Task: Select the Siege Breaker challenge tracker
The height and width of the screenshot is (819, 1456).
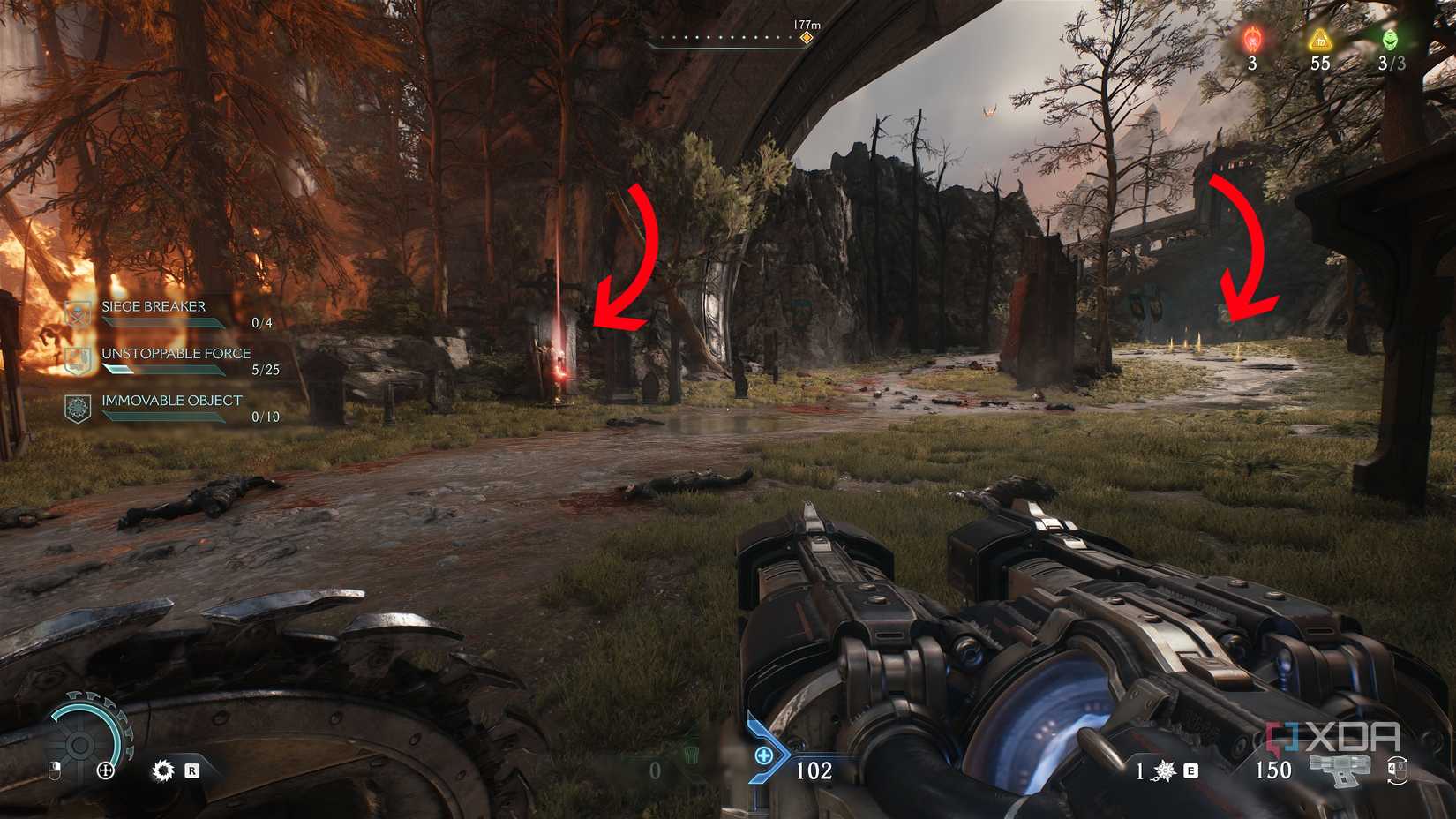Action: tap(154, 307)
